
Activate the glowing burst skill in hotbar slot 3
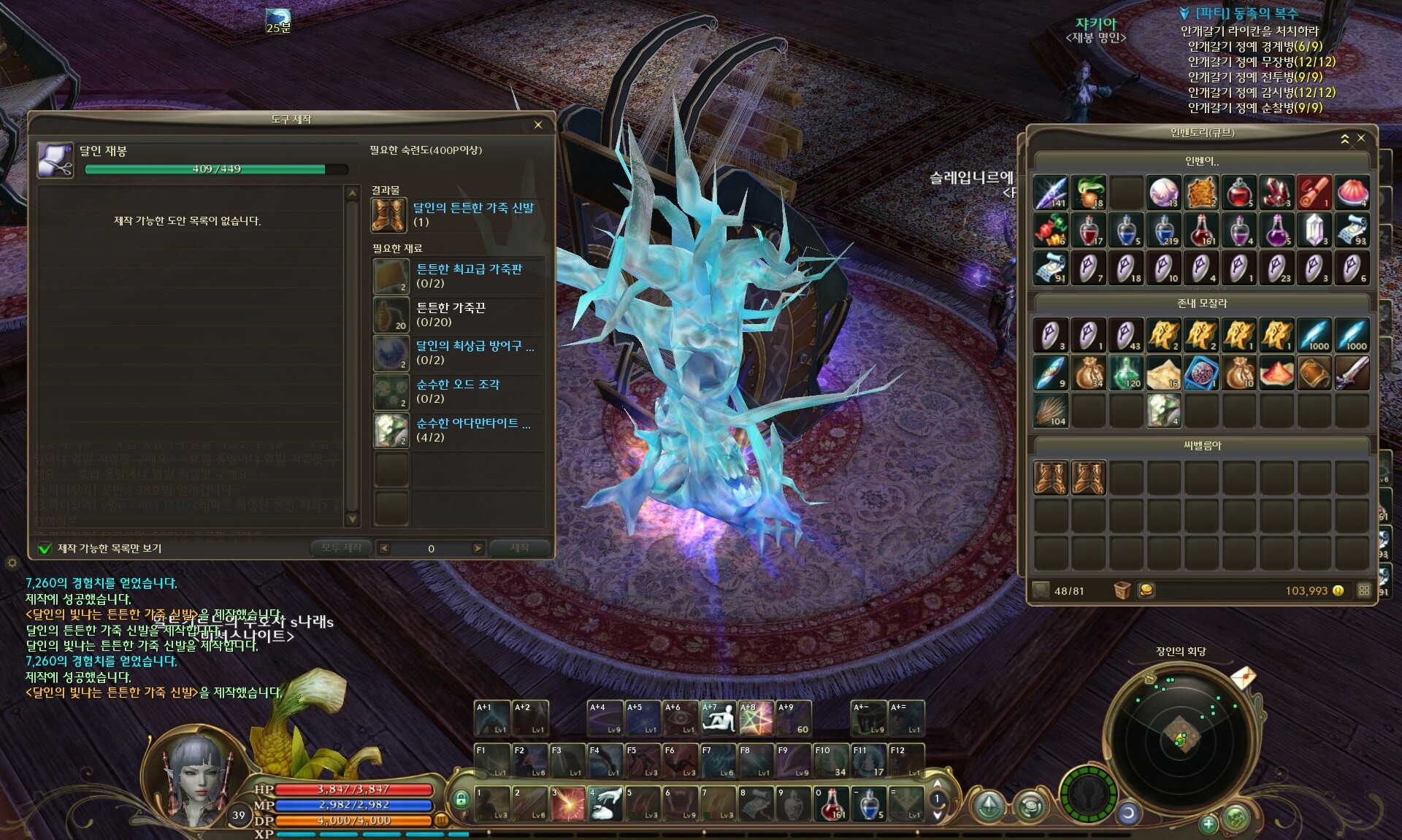pyautogui.click(x=567, y=804)
